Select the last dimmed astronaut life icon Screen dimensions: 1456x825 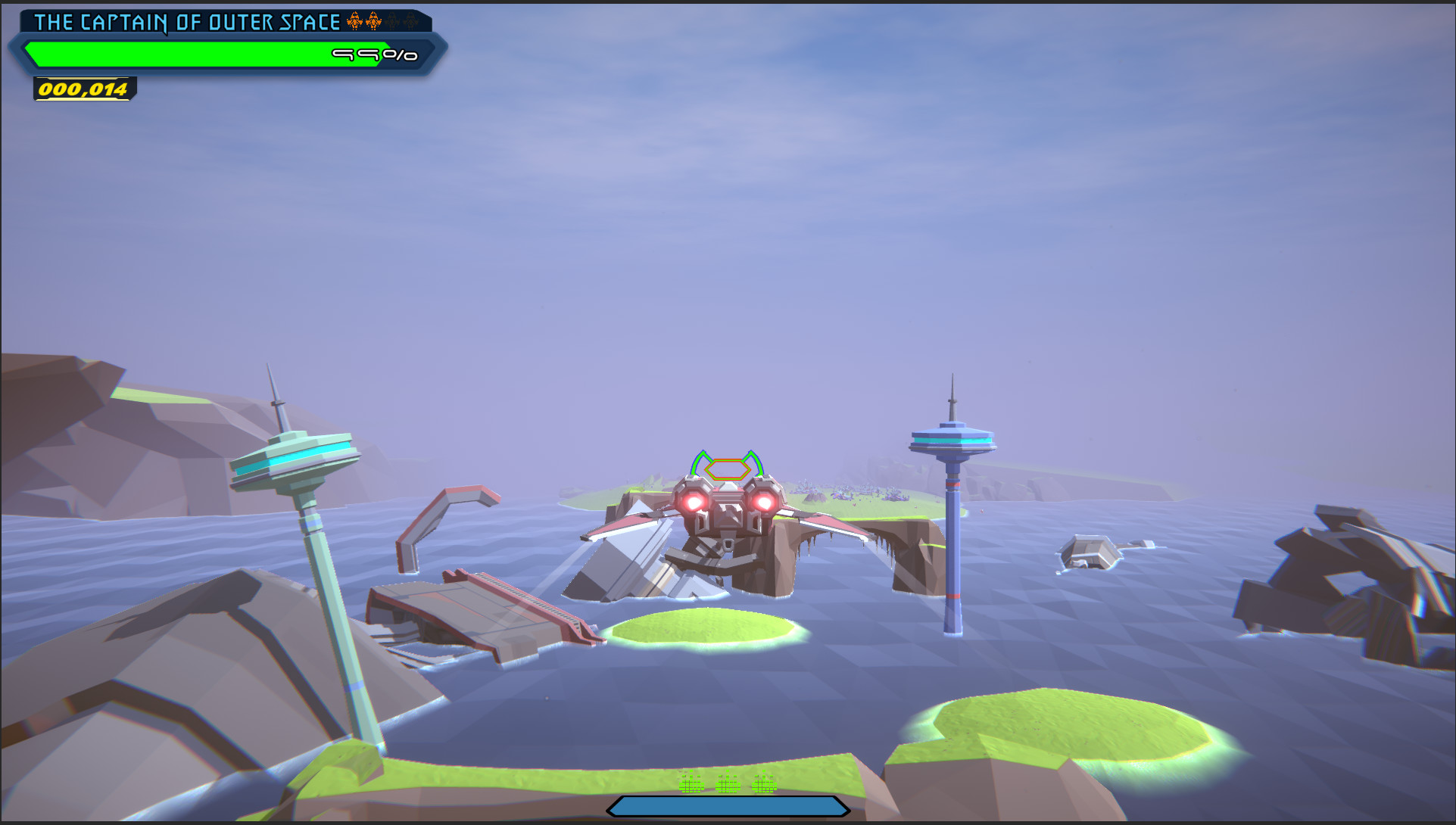coord(411,21)
